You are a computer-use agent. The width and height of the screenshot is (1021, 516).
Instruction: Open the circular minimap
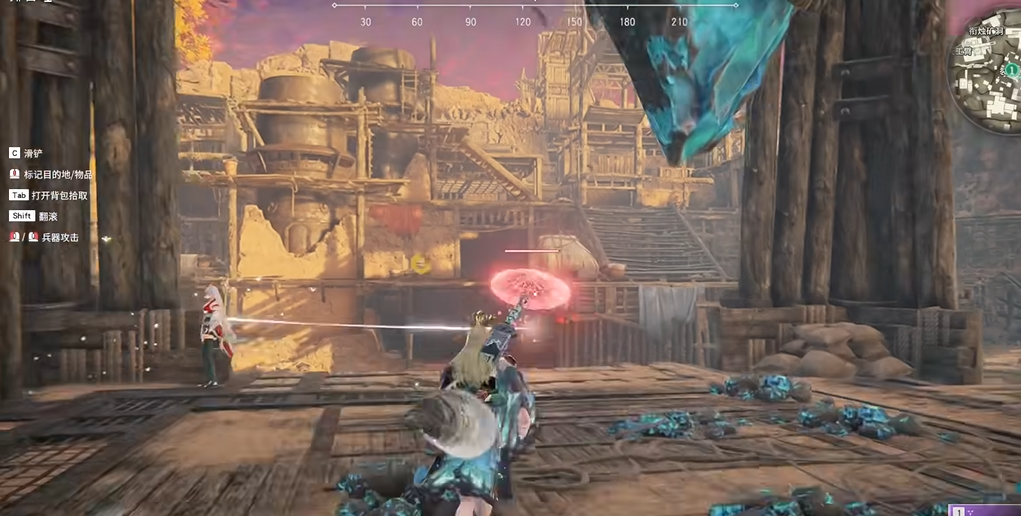coord(987,58)
